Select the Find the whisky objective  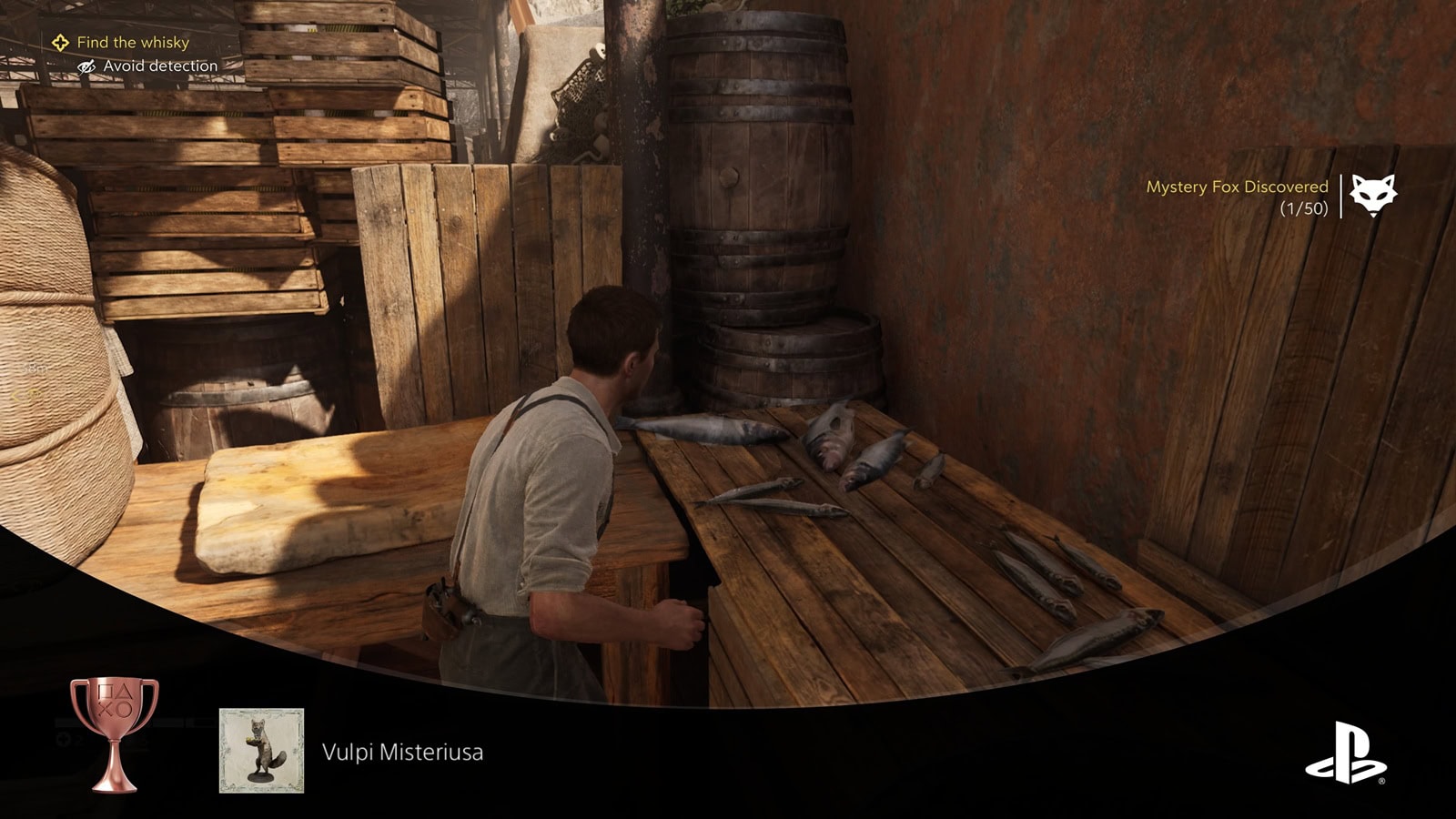click(x=133, y=43)
